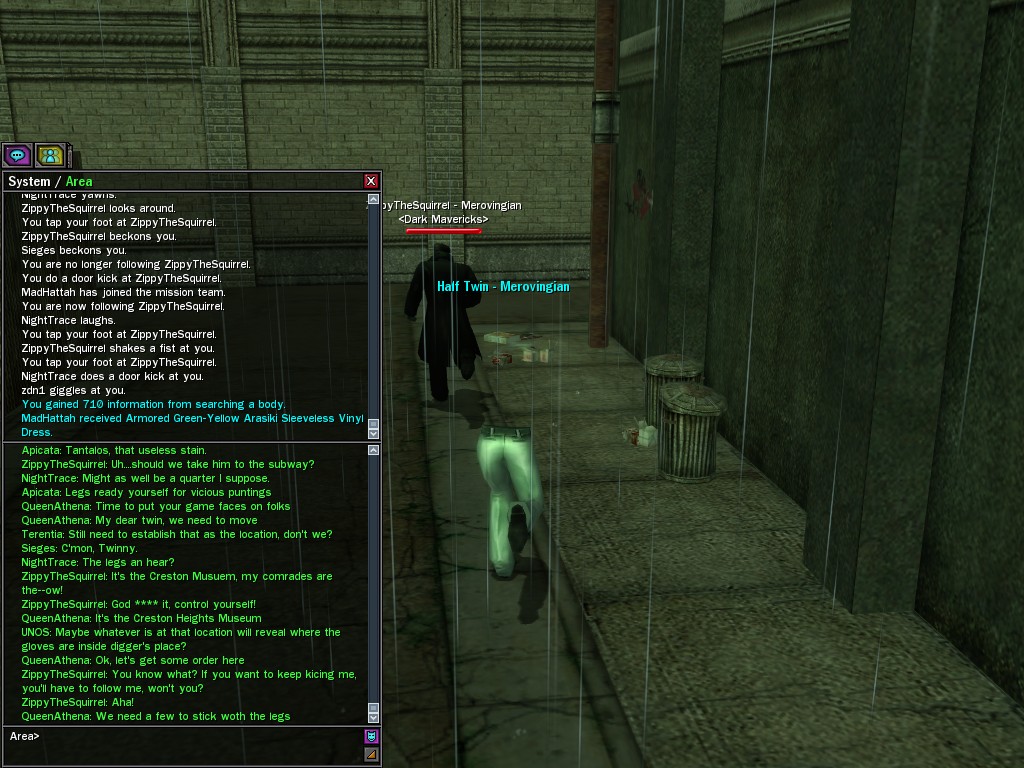Image resolution: width=1024 pixels, height=768 pixels.
Task: Open the purple mask emote button
Action: pos(371,737)
